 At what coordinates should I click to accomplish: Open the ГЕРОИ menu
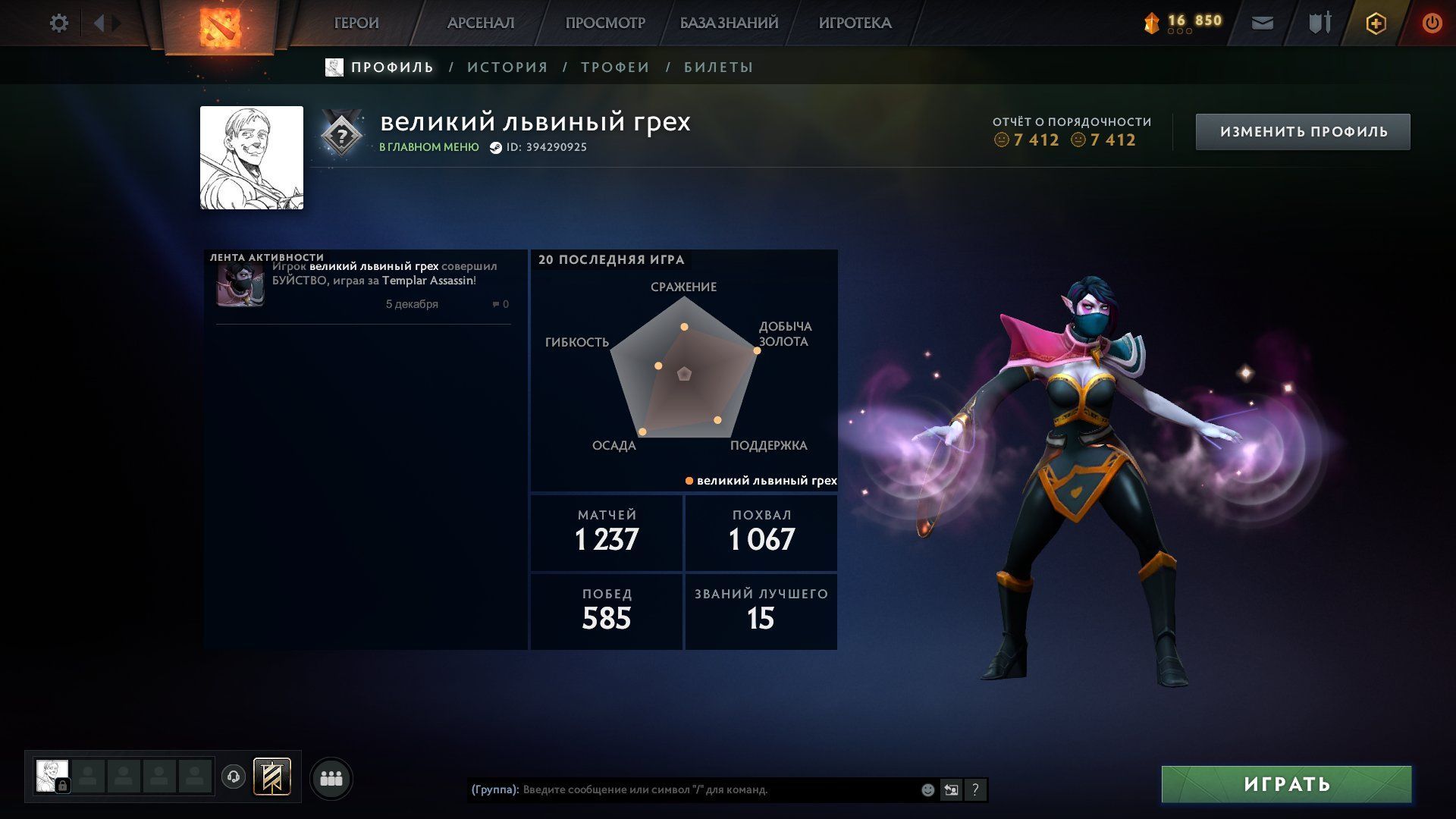[356, 24]
